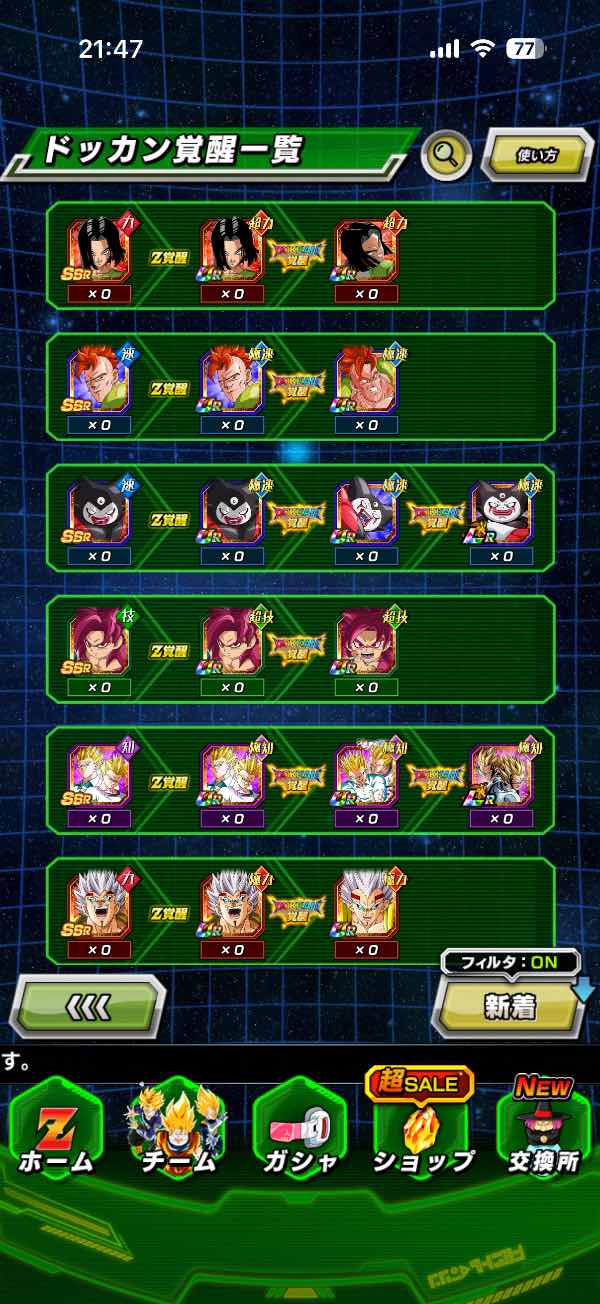
Task: Pick the LR card in the golden-haired row
Action: 501,775
